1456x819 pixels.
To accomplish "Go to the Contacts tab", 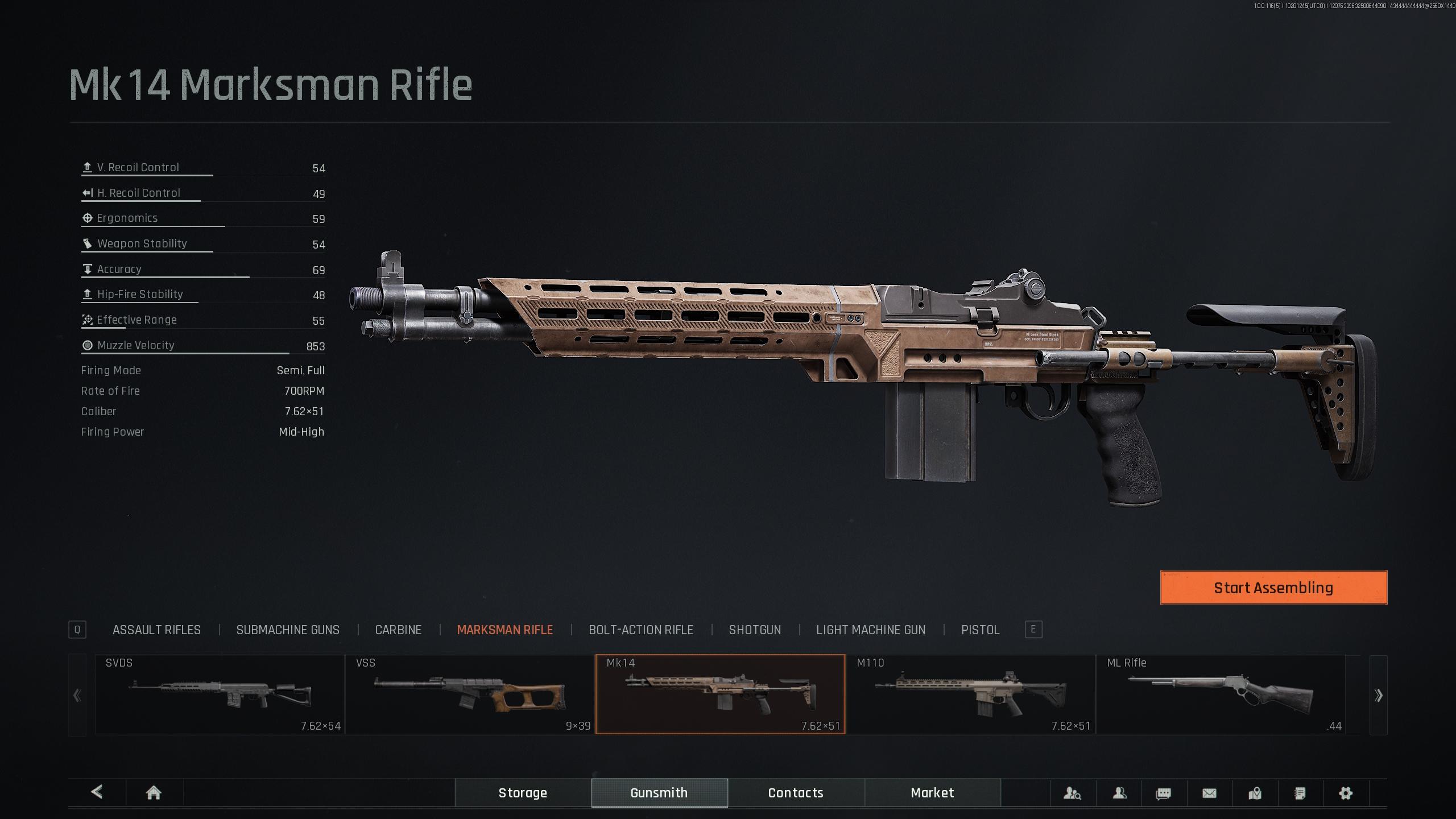I will [796, 793].
